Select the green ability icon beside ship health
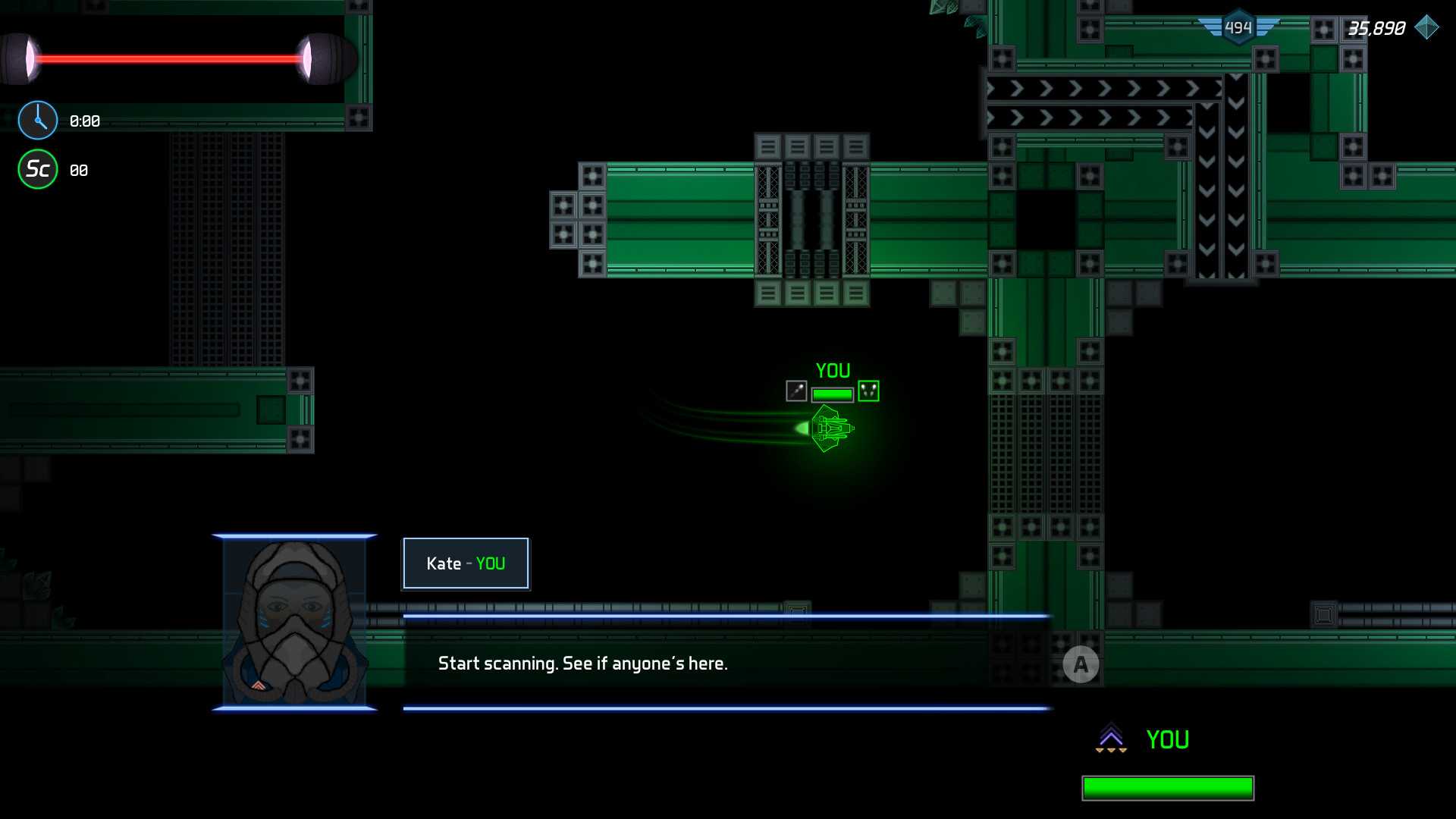This screenshot has width=1456, height=819. click(868, 391)
